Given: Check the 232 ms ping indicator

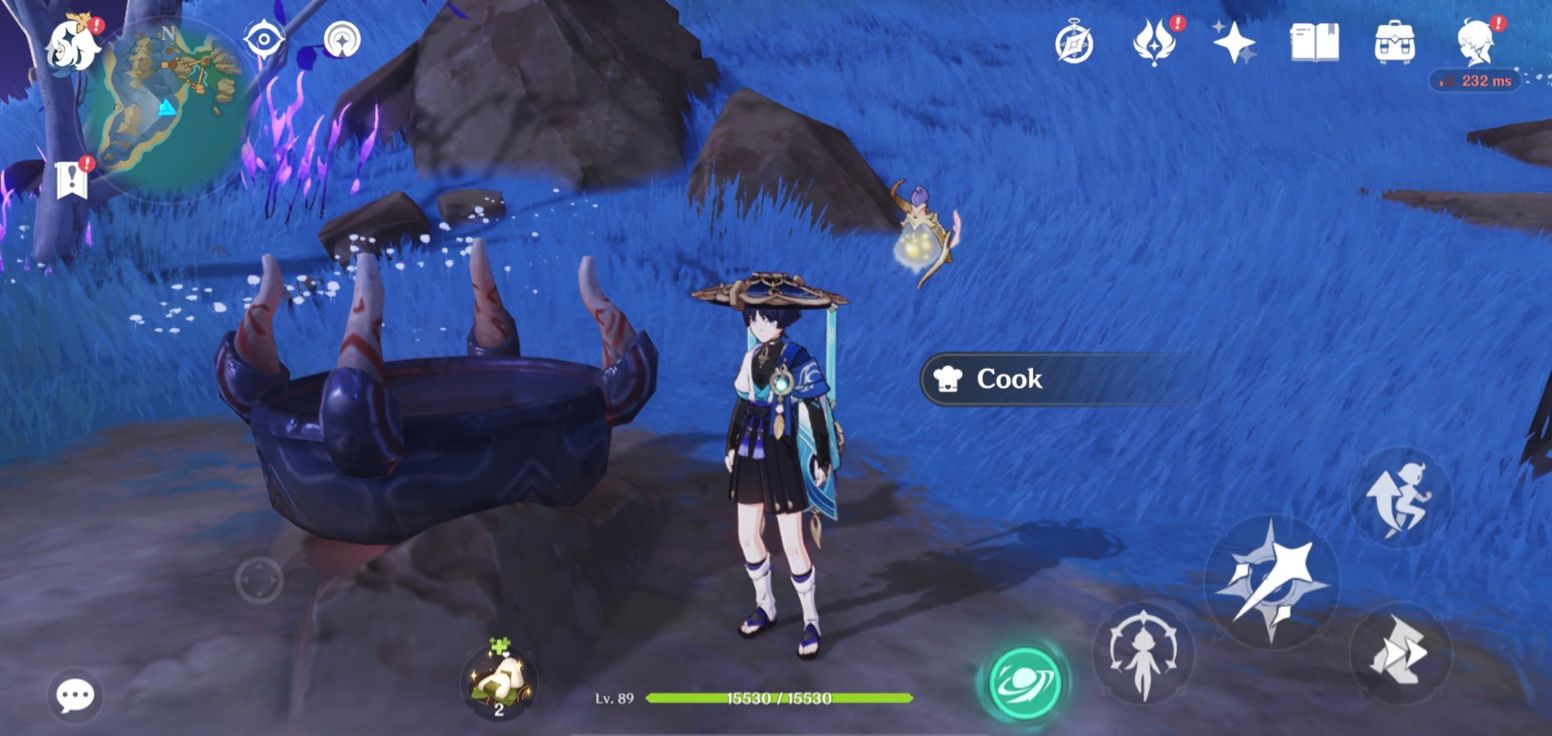Looking at the screenshot, I should tap(1474, 79).
